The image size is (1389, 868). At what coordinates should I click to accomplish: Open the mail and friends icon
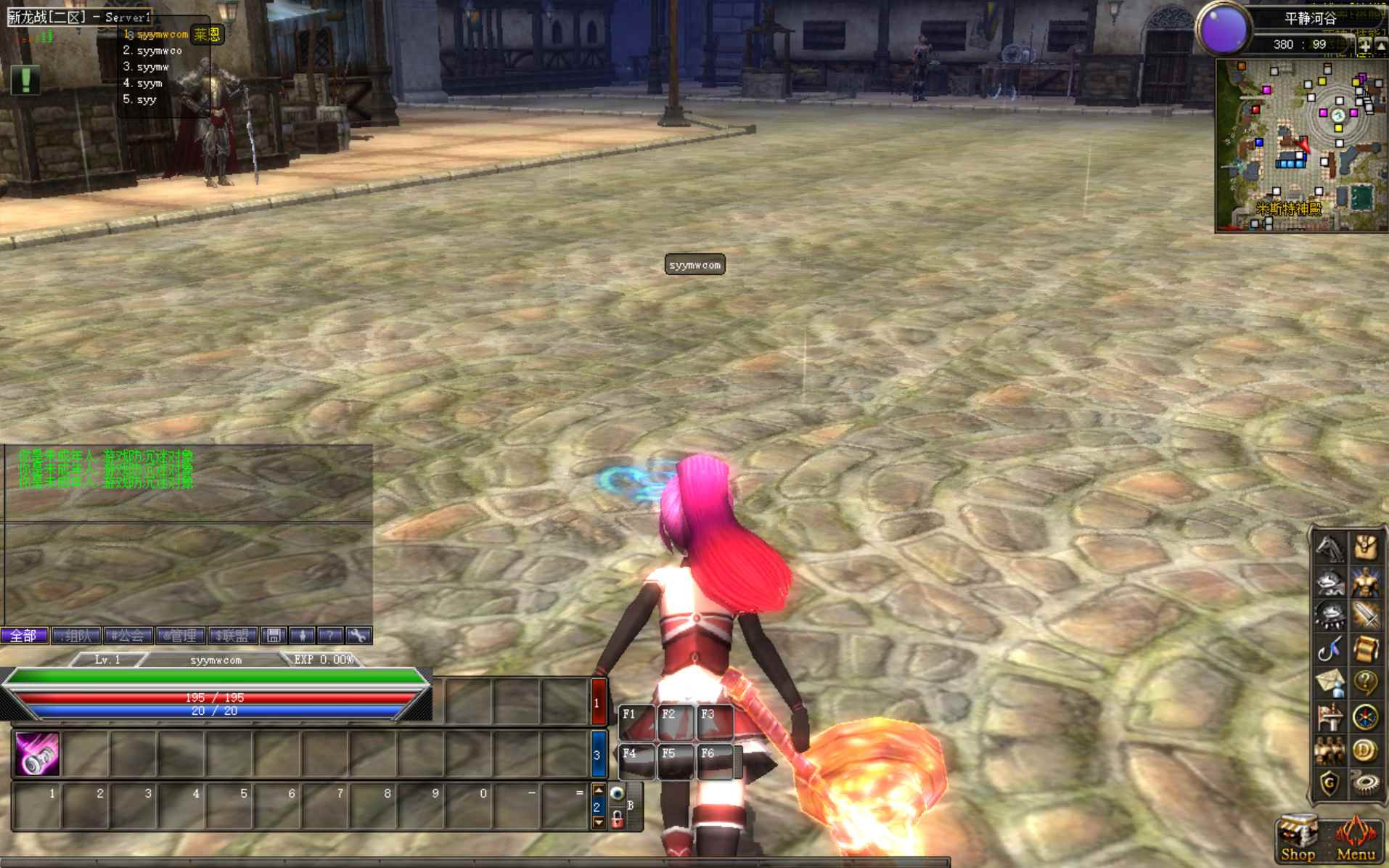tap(1331, 681)
